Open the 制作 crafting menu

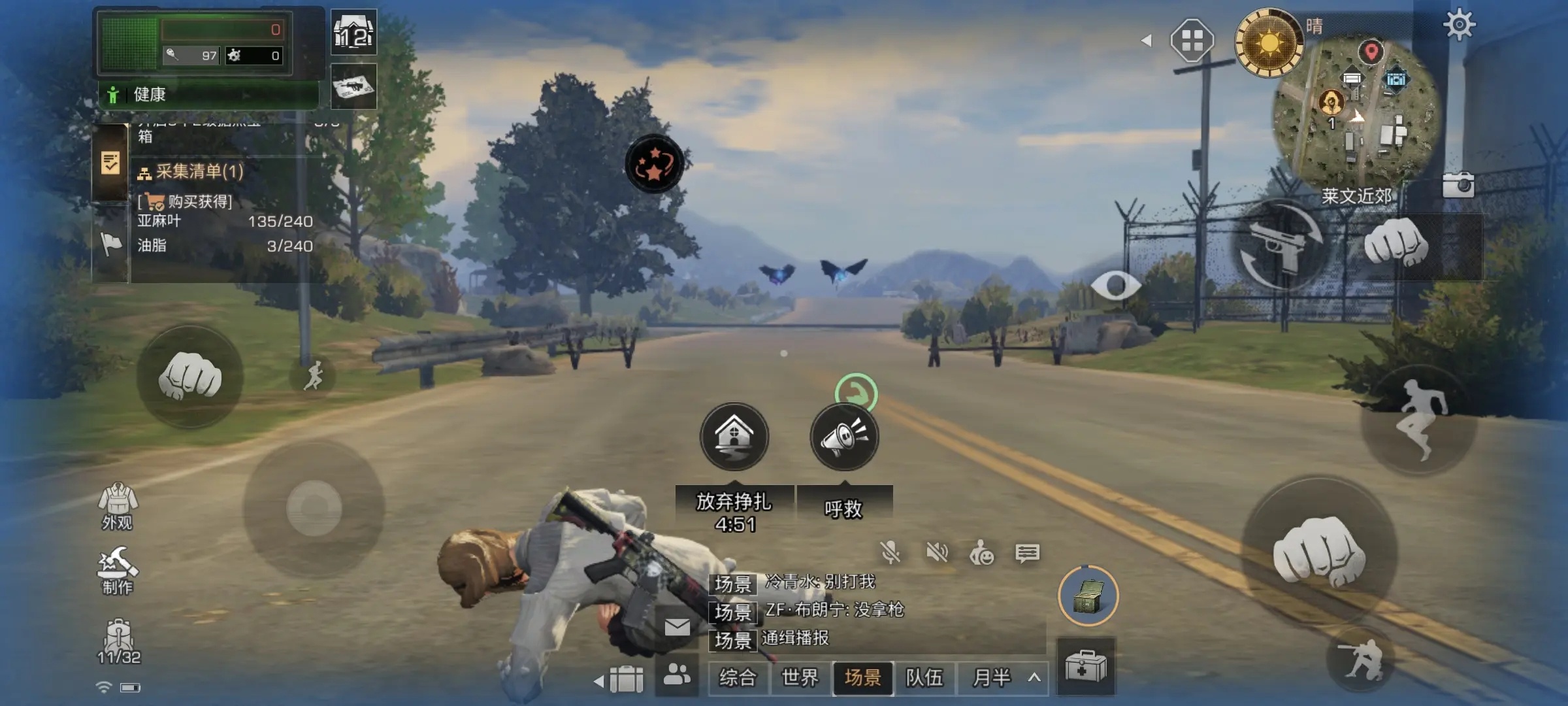pos(118,571)
